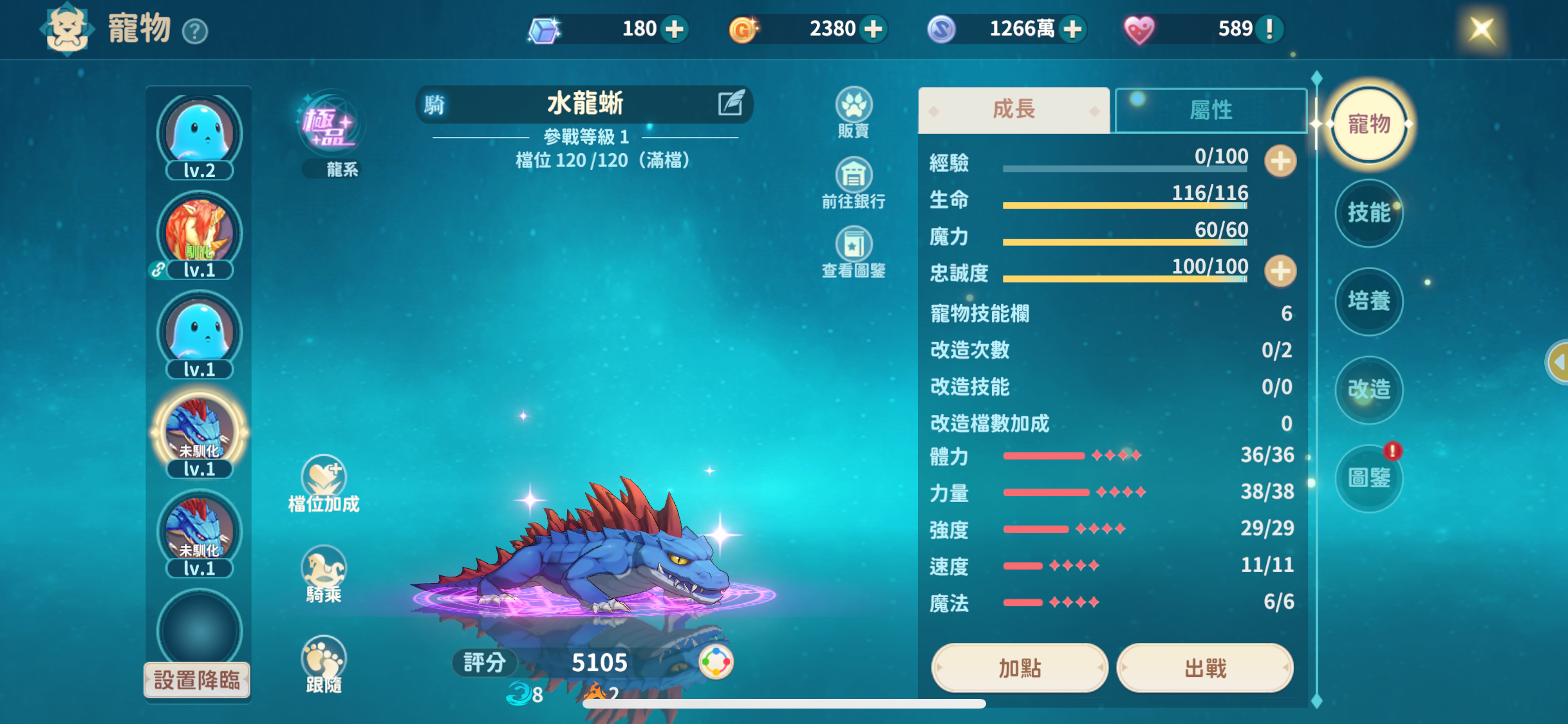Open the 檔位加成 heart icon
The height and width of the screenshot is (724, 1568).
[x=324, y=477]
